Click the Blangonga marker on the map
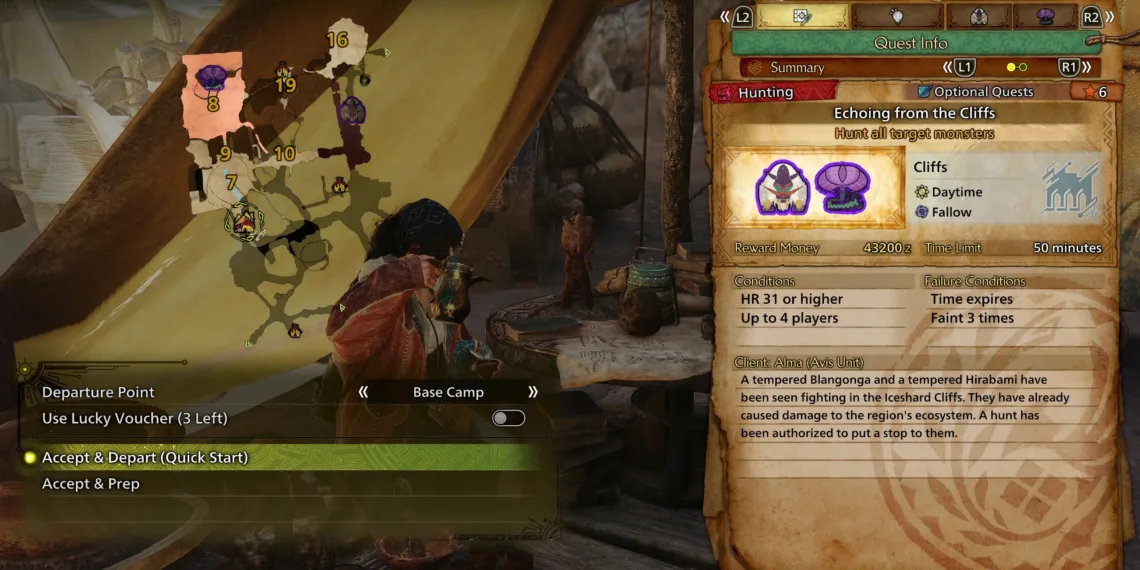The width and height of the screenshot is (1140, 570). click(351, 112)
